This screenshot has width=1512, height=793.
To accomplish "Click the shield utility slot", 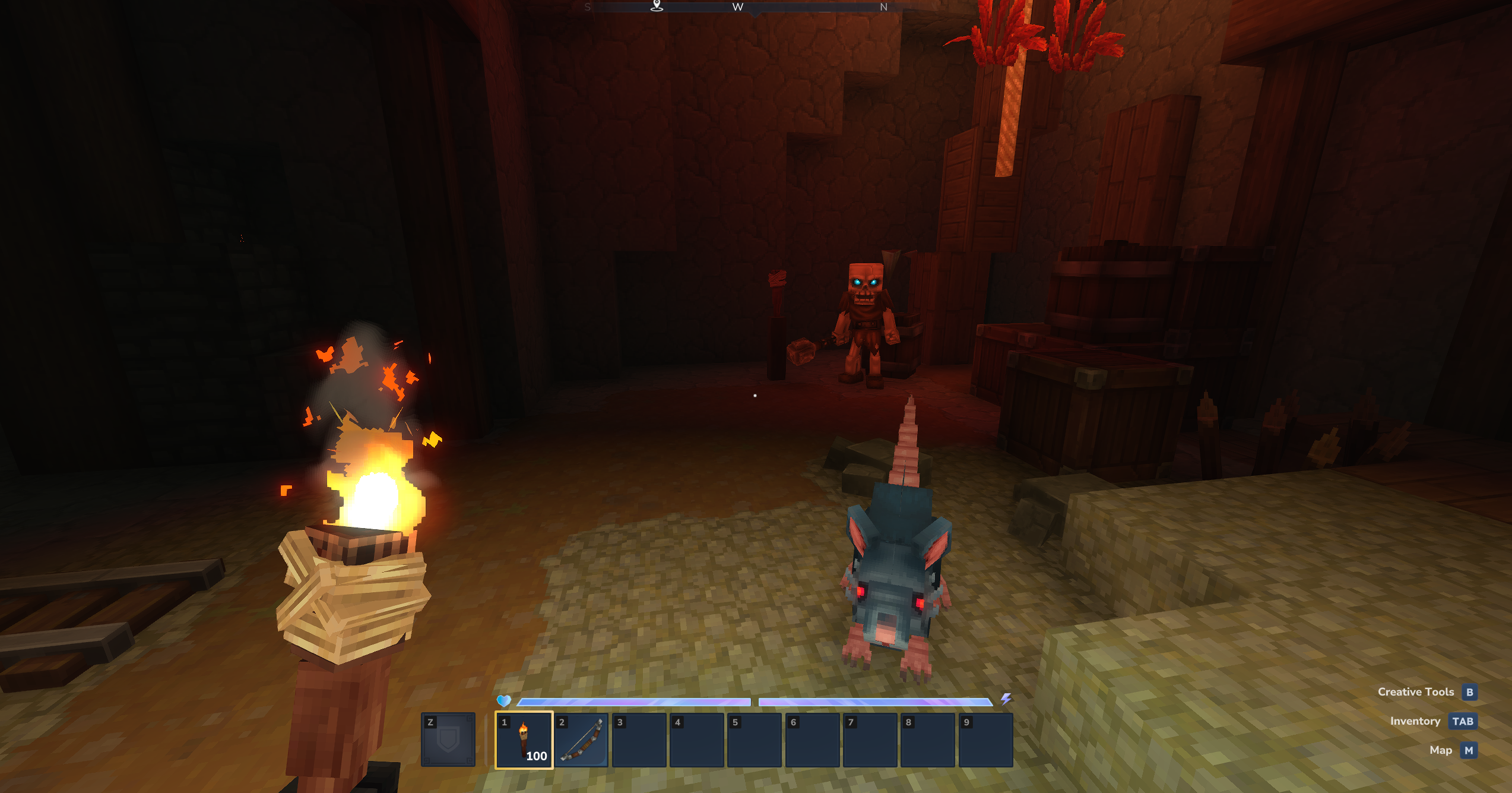I will (448, 740).
